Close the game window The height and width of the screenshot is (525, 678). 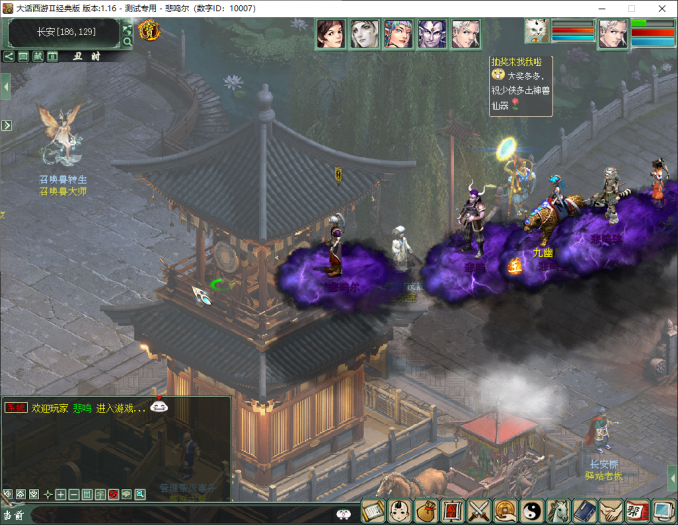(661, 8)
